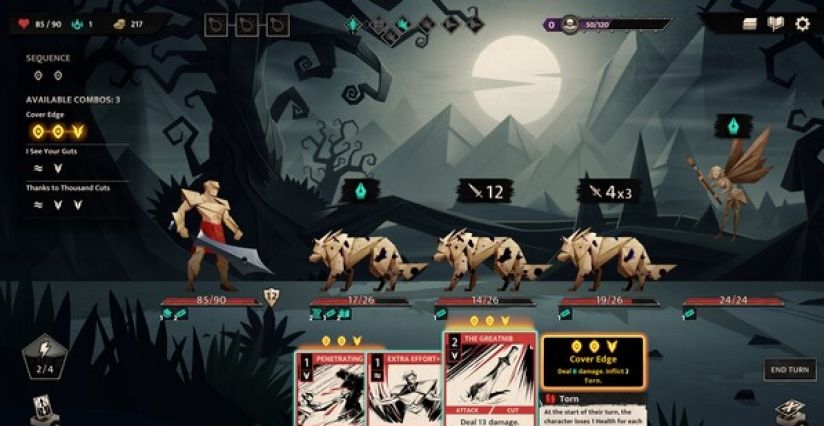Image resolution: width=824 pixels, height=426 pixels.
Task: Target the hound with 17/26 health
Action: point(350,260)
